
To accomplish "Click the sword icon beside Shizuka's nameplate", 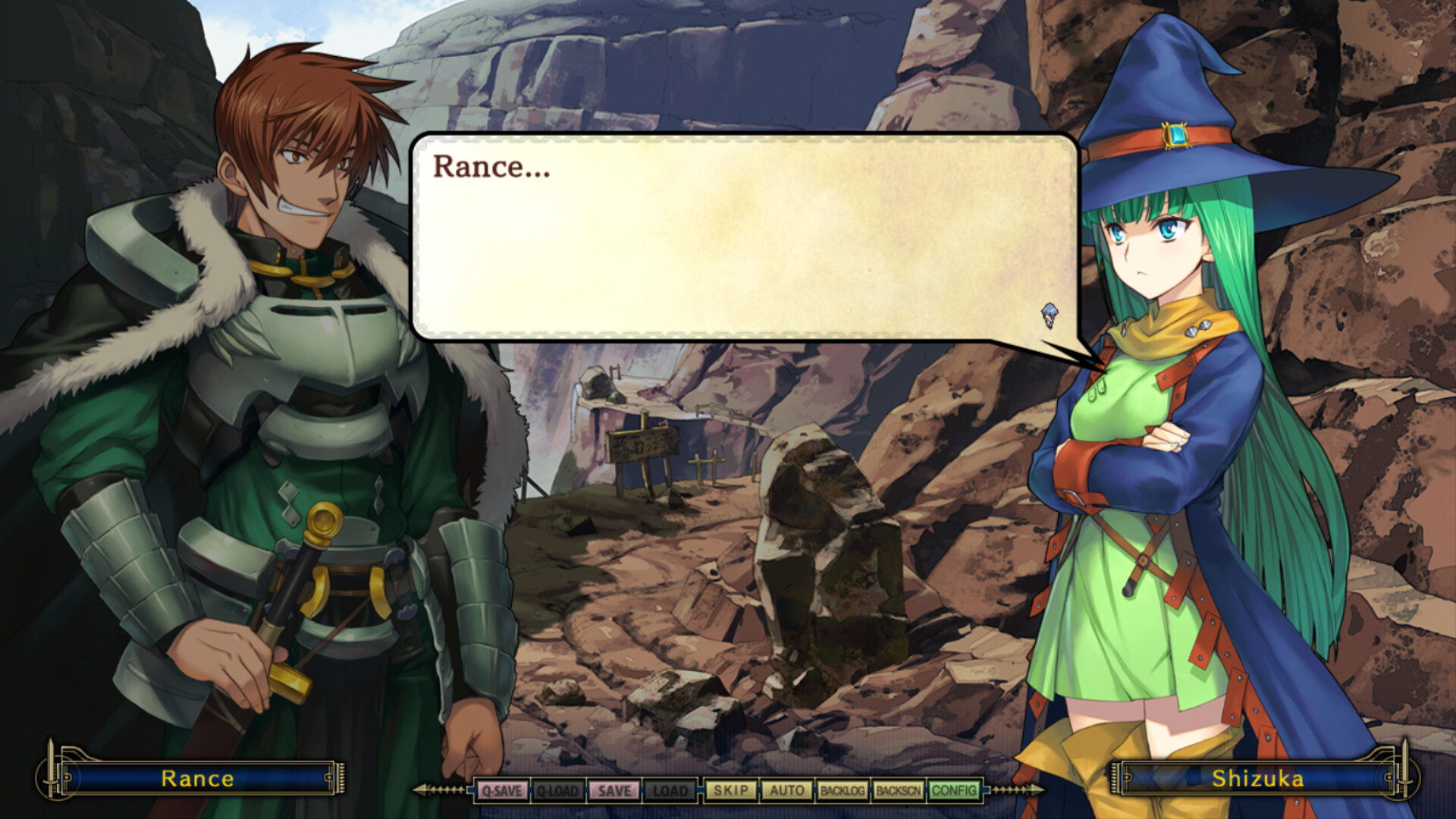I will coord(1405,779).
